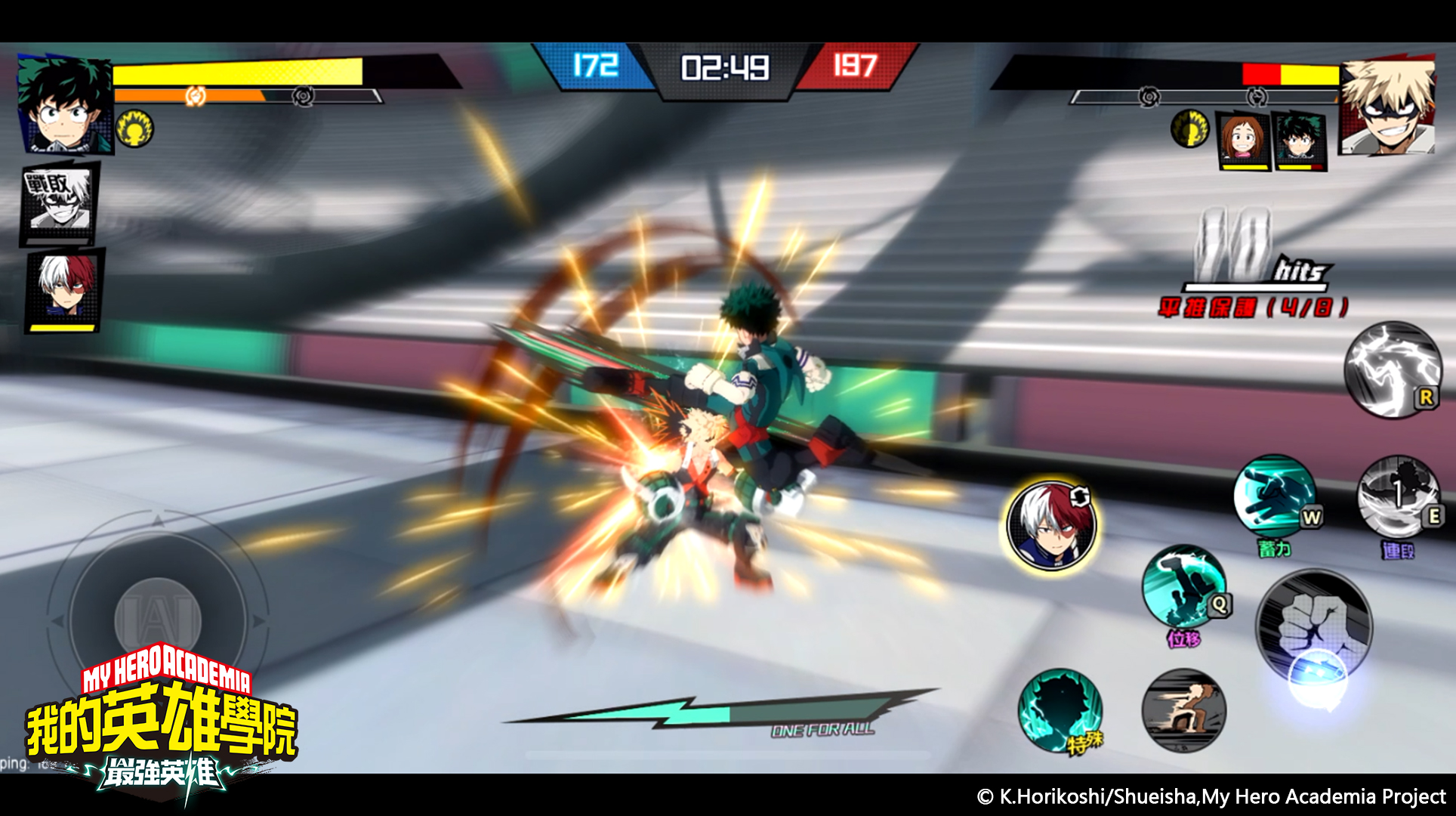
Task: Activate the 位移 dash skill
Action: [x=1183, y=587]
